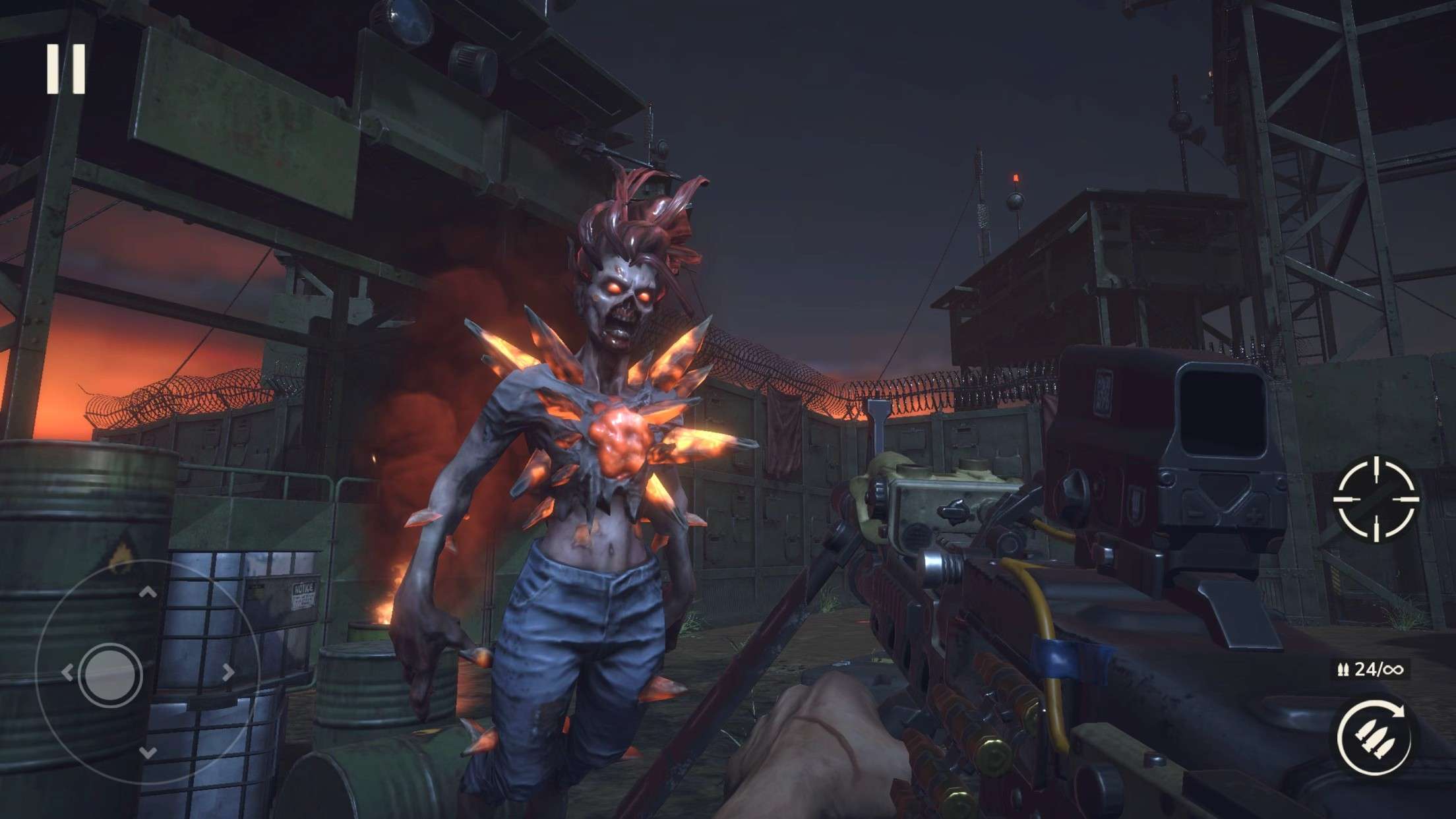Screen dimensions: 1456x819
Task: Tap the joystick's left arrow
Action: tap(67, 673)
